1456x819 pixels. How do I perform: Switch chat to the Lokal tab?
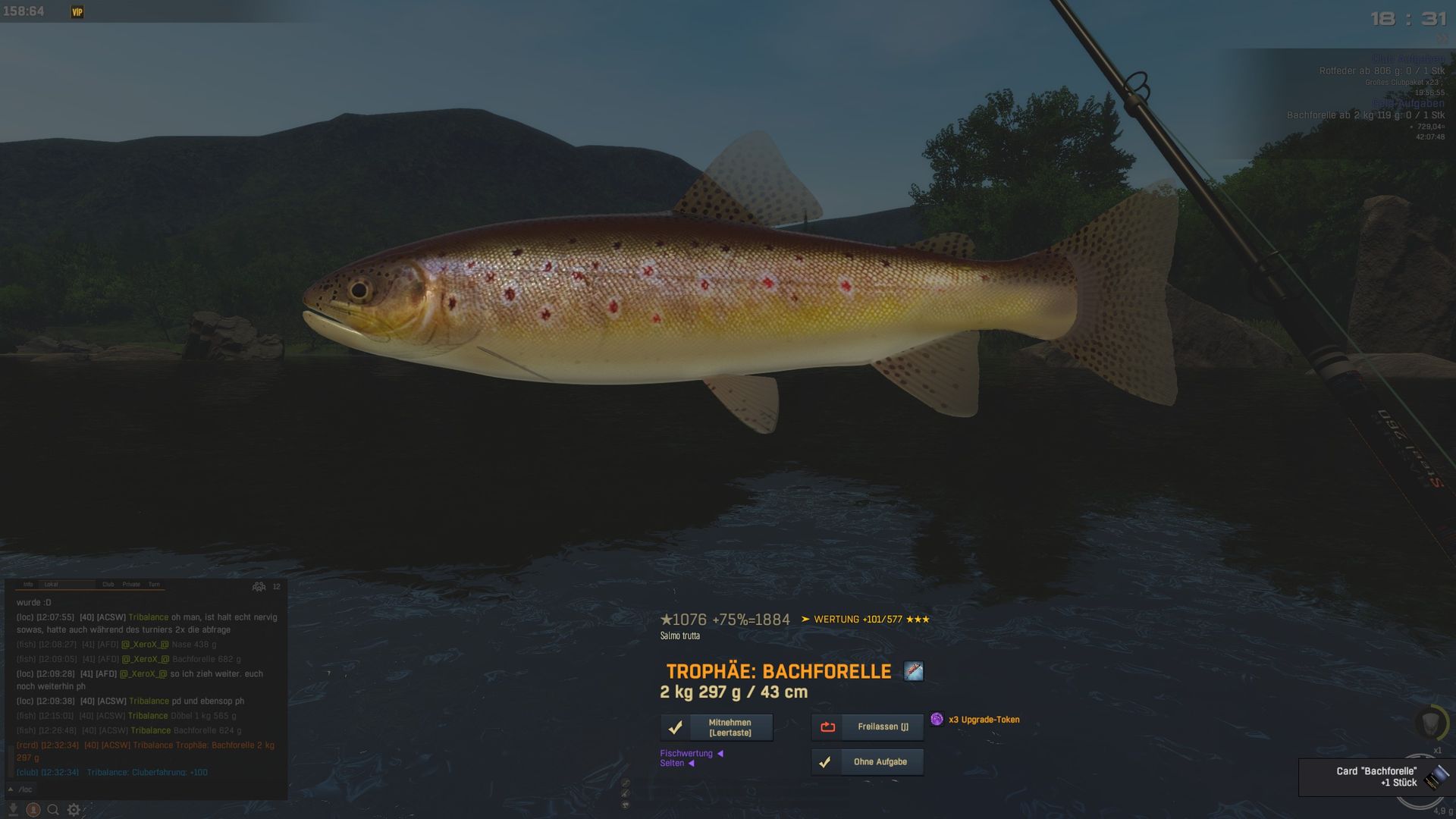(52, 585)
